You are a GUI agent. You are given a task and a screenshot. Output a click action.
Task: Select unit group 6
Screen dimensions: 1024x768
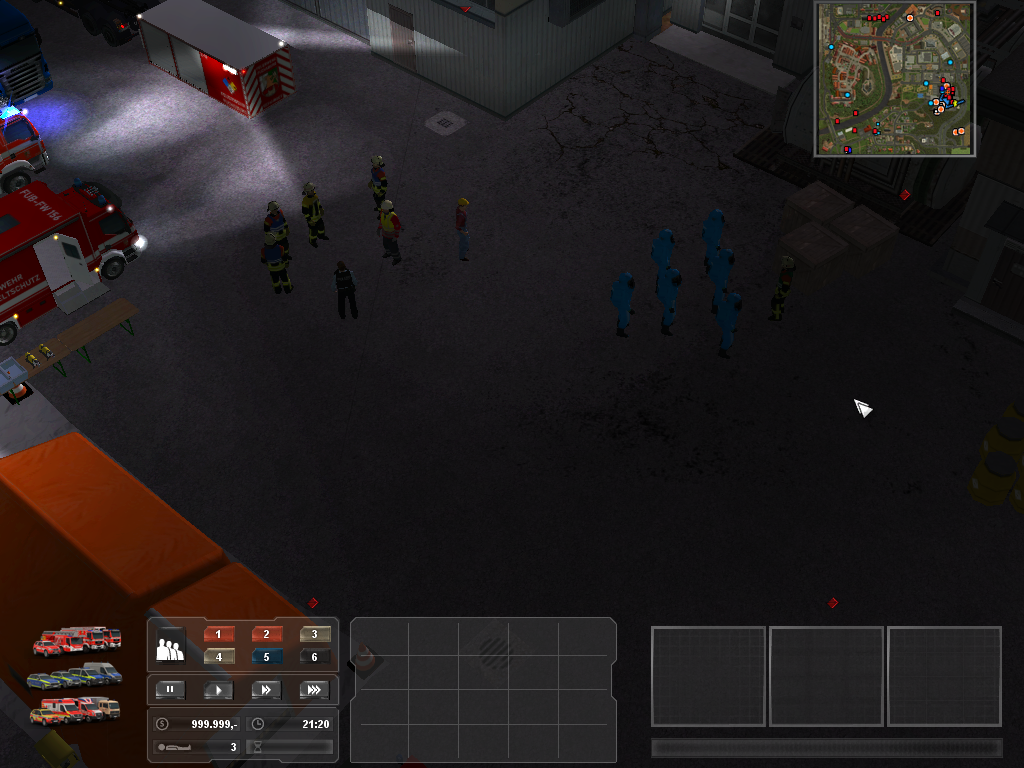315,657
